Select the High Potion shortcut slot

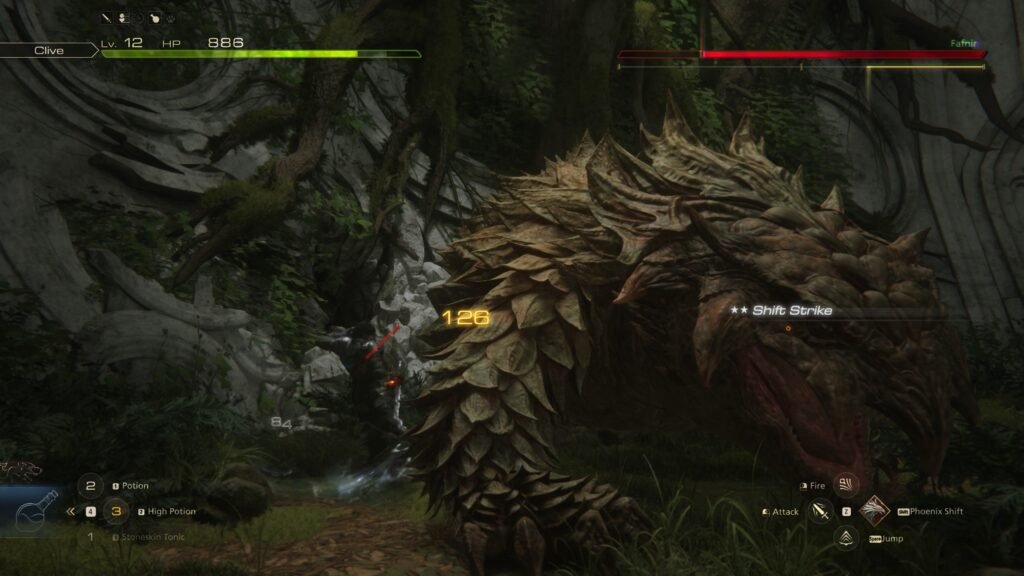pyautogui.click(x=116, y=512)
